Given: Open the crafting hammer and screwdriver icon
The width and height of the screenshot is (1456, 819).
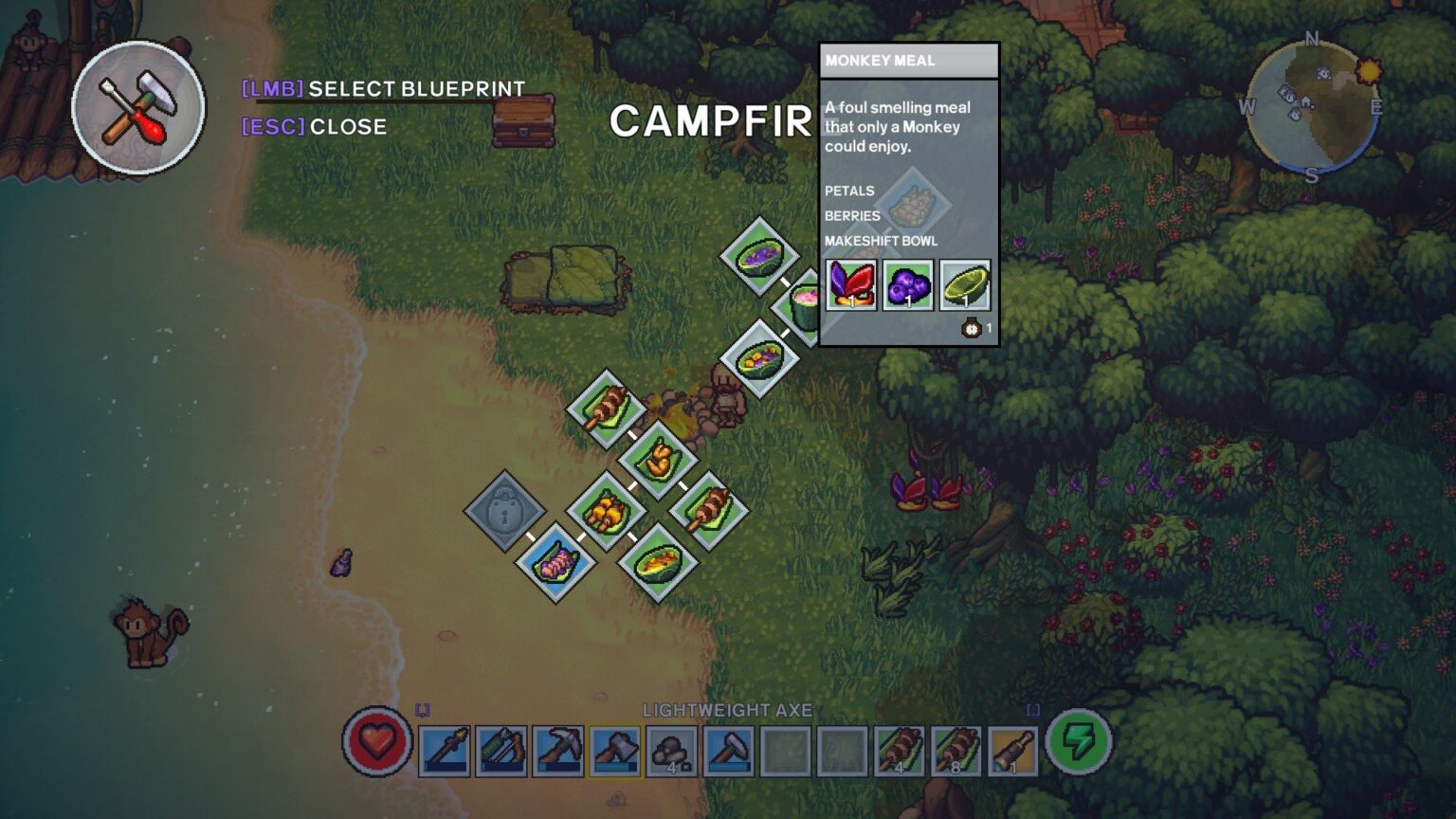Looking at the screenshot, I should [138, 108].
